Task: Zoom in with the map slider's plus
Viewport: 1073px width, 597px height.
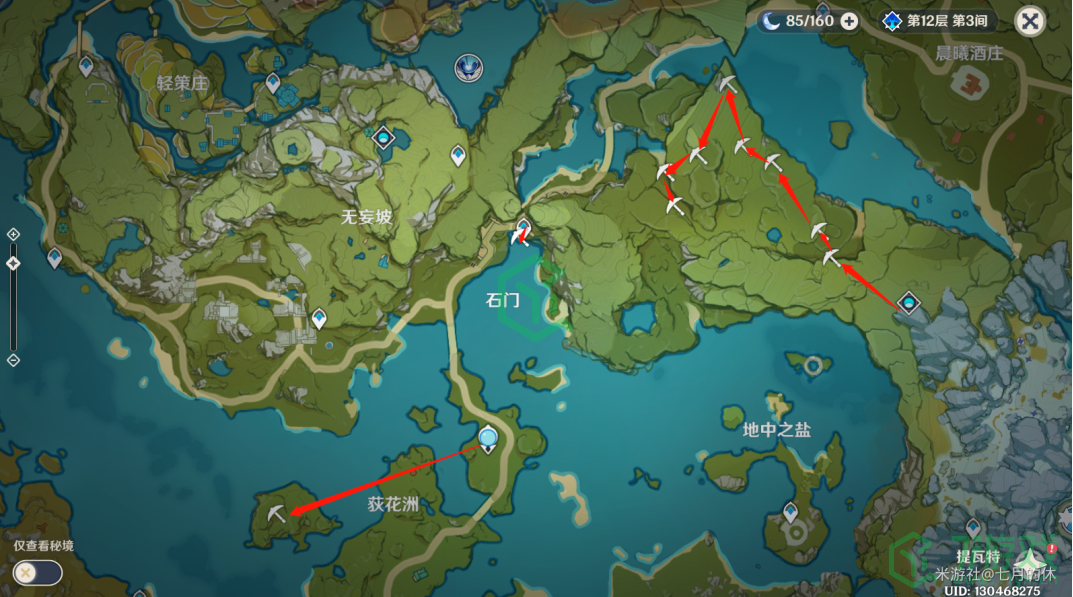Action: click(13, 234)
